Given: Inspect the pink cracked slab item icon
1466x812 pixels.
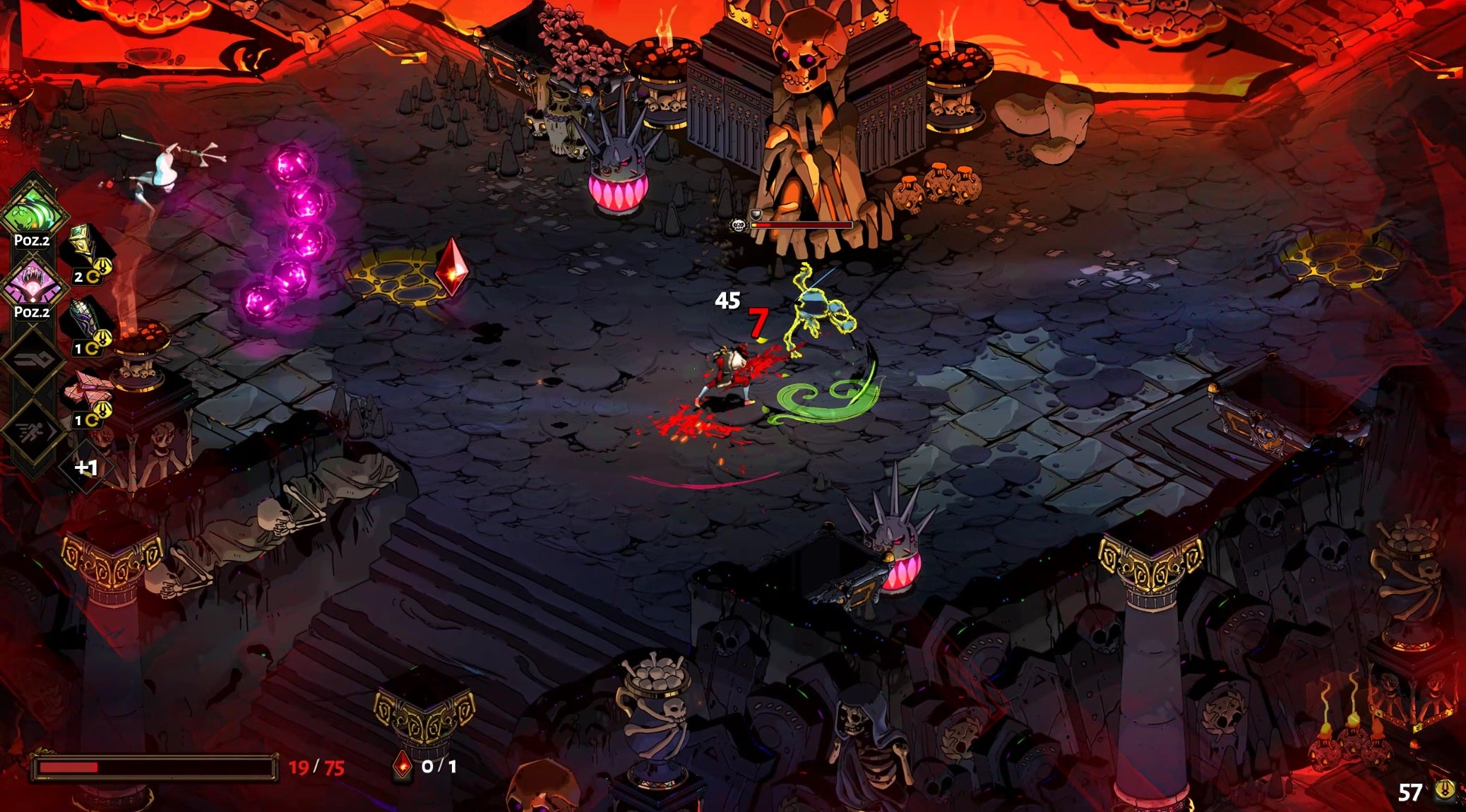Looking at the screenshot, I should [x=84, y=388].
